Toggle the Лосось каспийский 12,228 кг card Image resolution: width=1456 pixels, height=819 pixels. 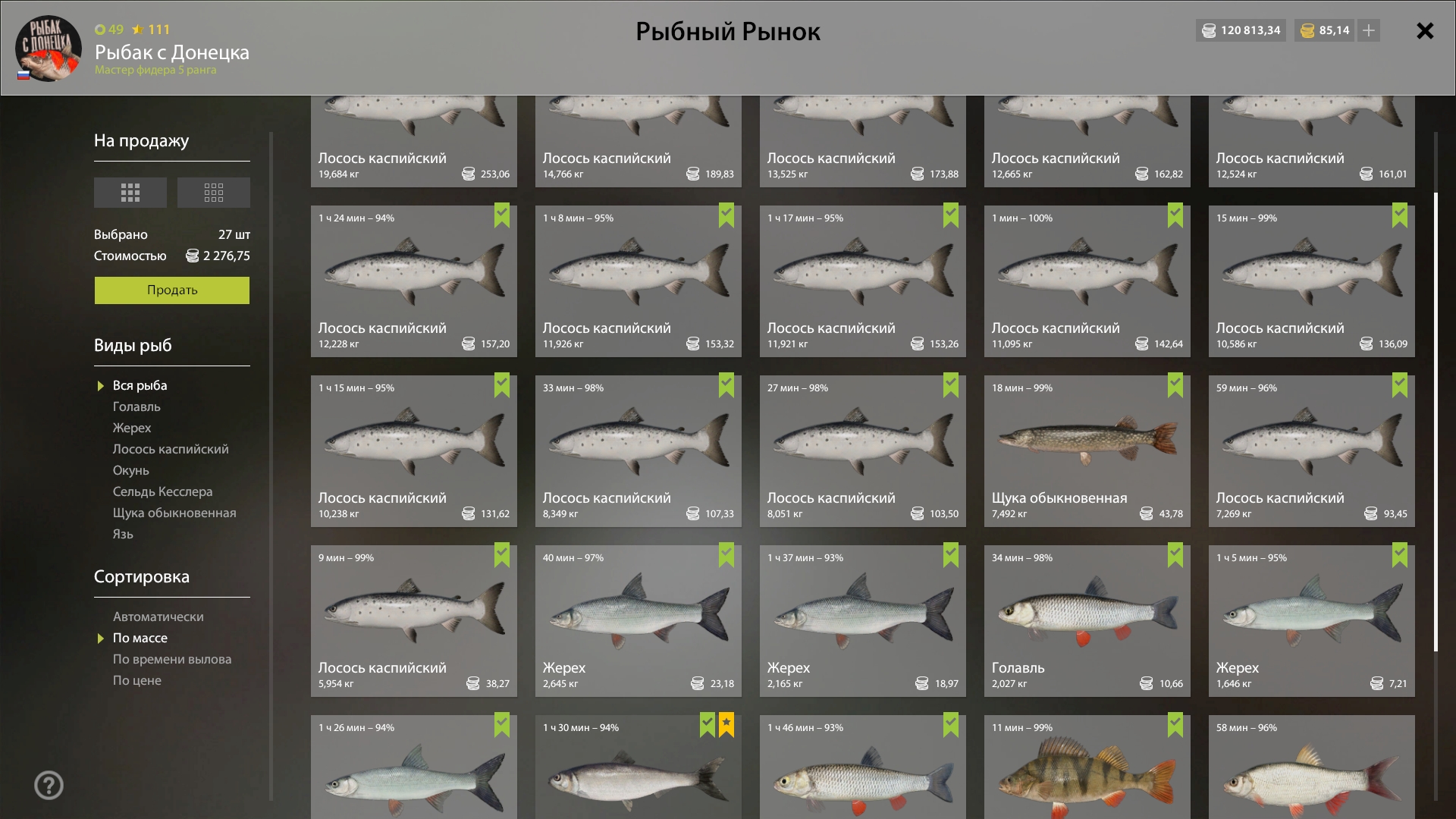pyautogui.click(x=413, y=281)
